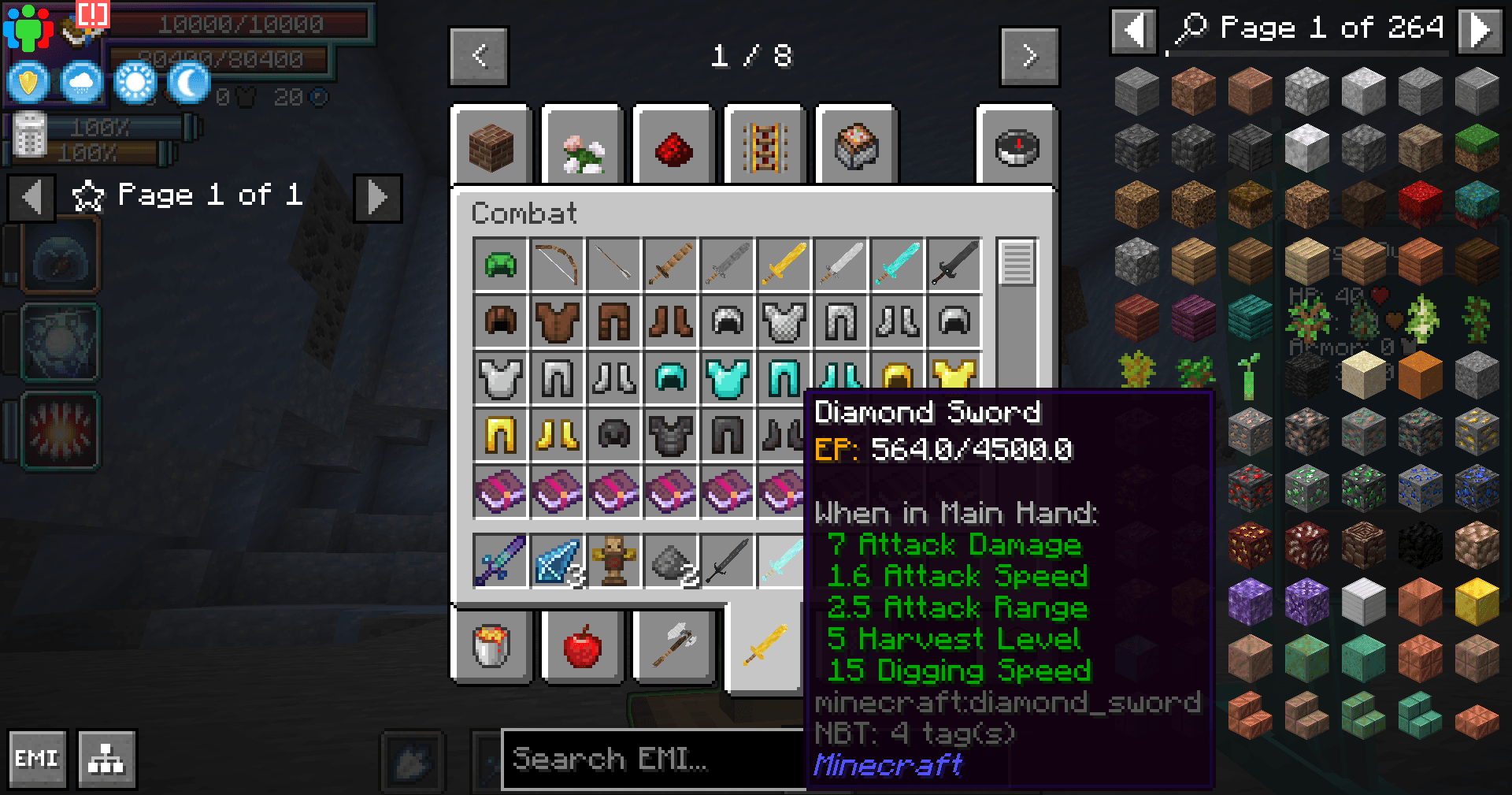Click the compass search tab icon
Screen dimensions: 1512x795
(1019, 146)
